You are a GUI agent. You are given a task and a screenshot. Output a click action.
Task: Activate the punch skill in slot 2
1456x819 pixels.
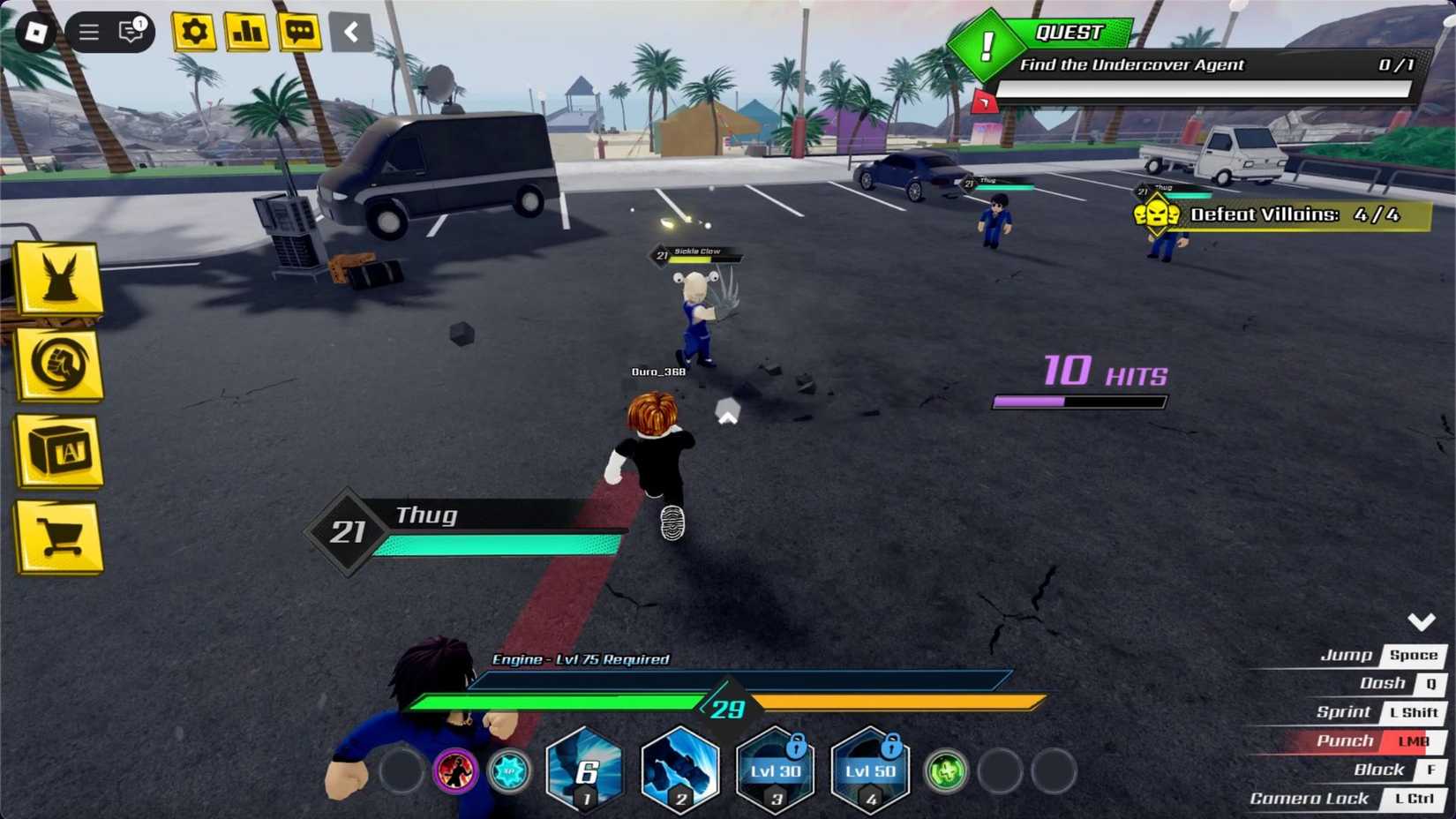[x=679, y=770]
